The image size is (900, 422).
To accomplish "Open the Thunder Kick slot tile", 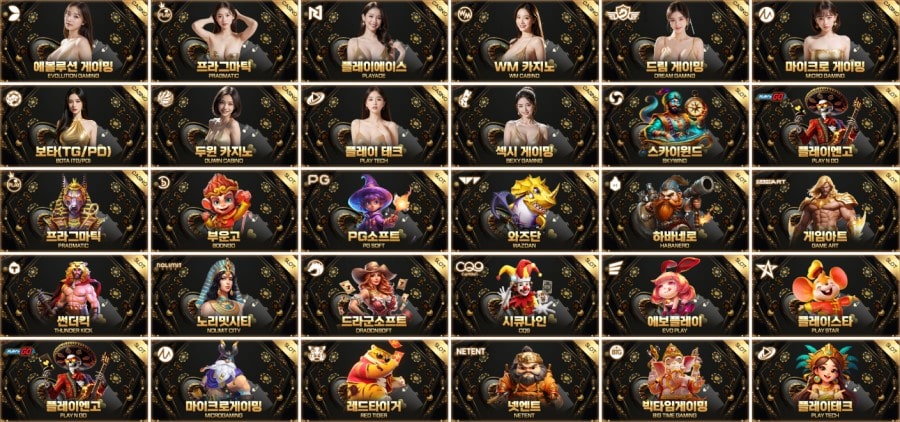I will pos(75,295).
